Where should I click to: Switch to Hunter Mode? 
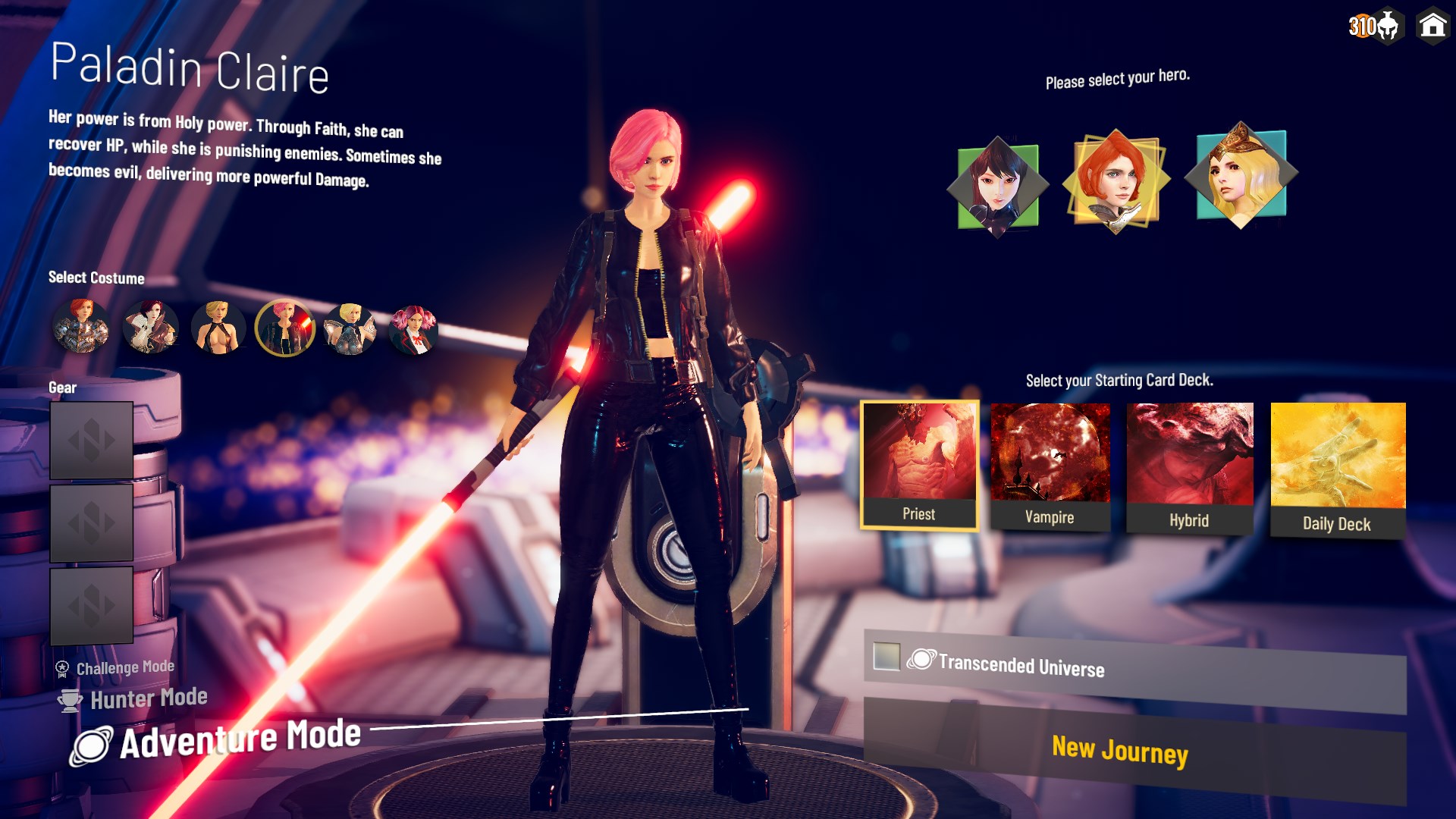tap(149, 698)
